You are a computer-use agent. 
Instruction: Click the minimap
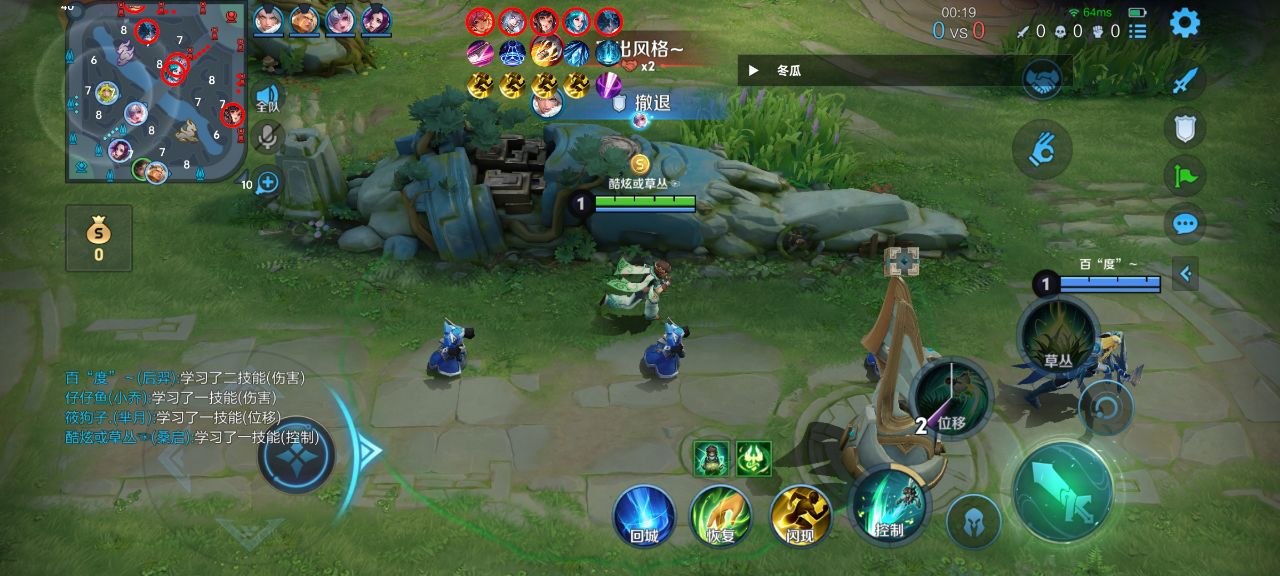pos(155,92)
